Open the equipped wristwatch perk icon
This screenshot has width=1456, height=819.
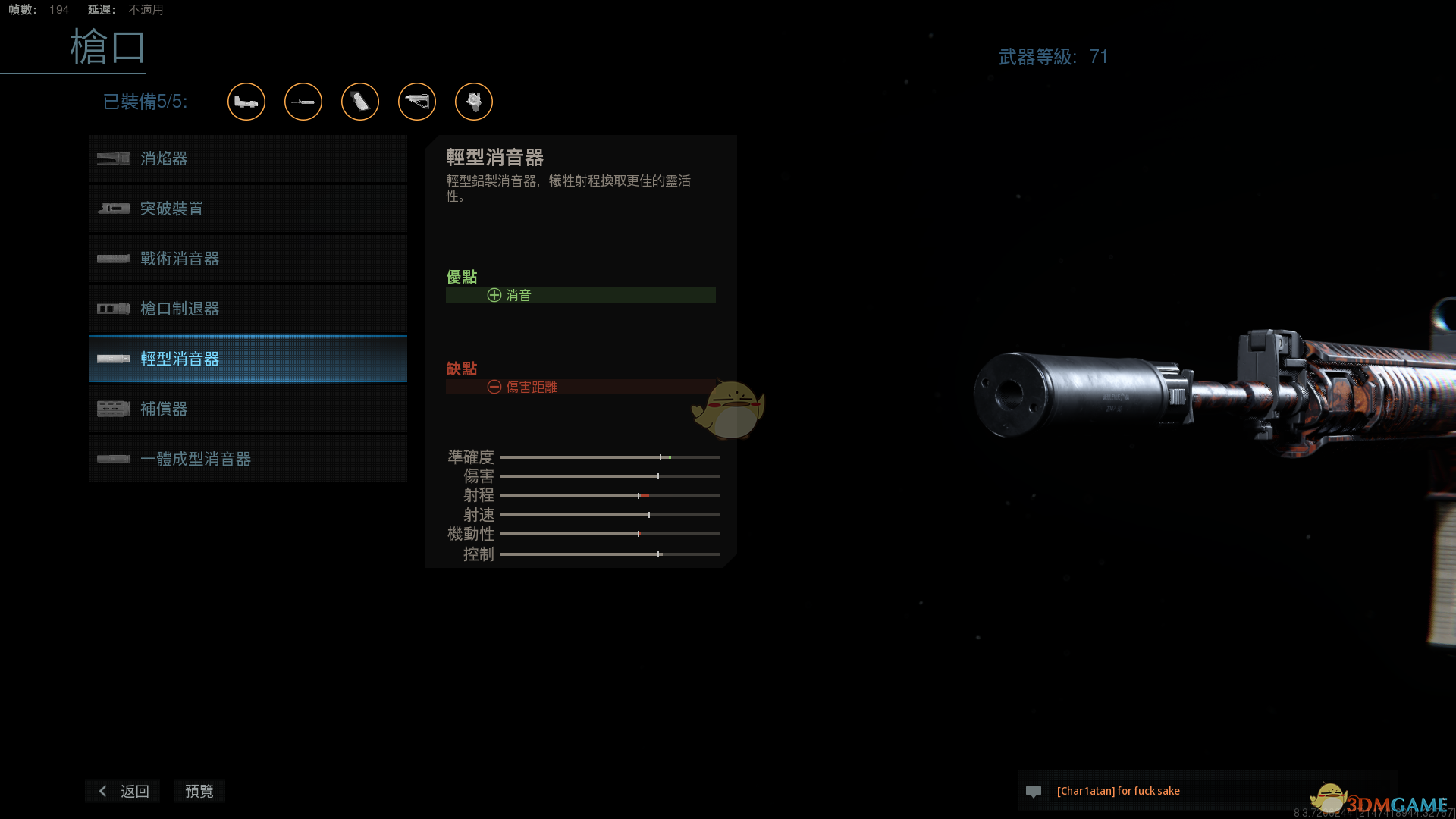(x=474, y=102)
